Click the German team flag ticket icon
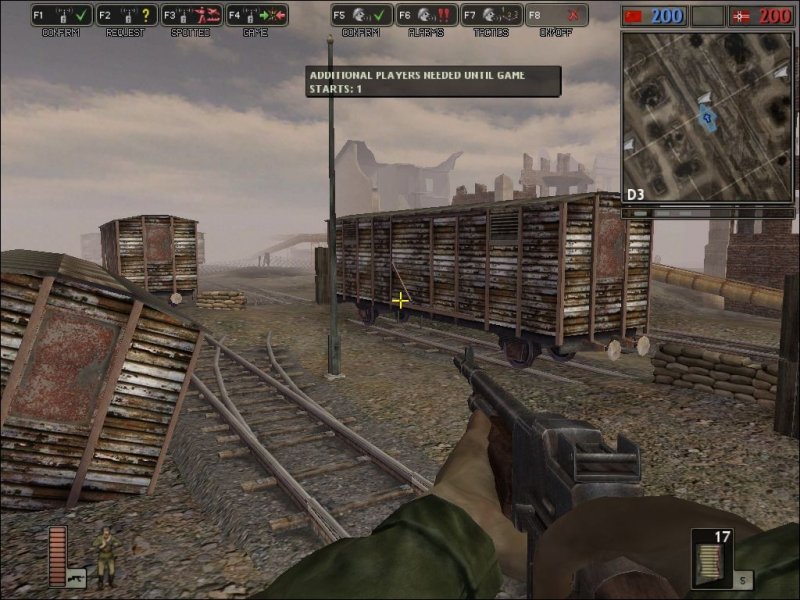Viewport: 800px width, 600px height. [x=741, y=16]
